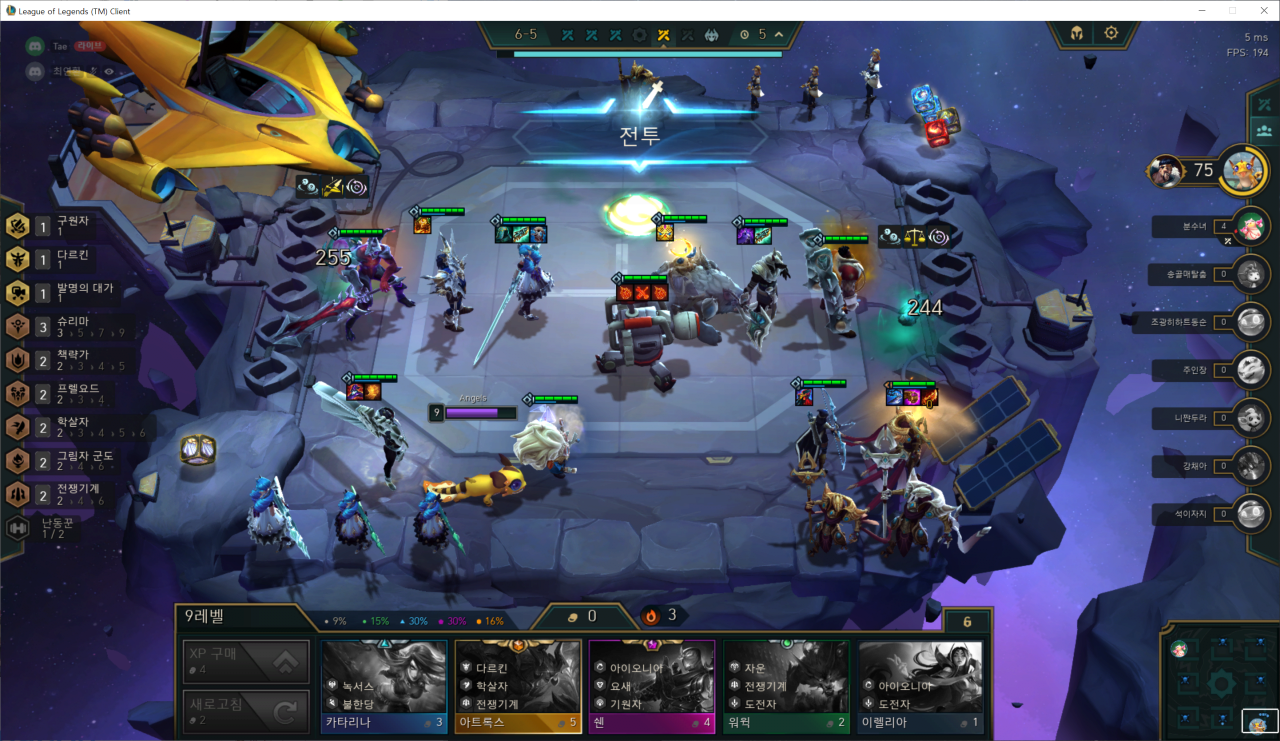Close the League of Legends client window
Image resolution: width=1280 pixels, height=741 pixels.
(x=1260, y=10)
